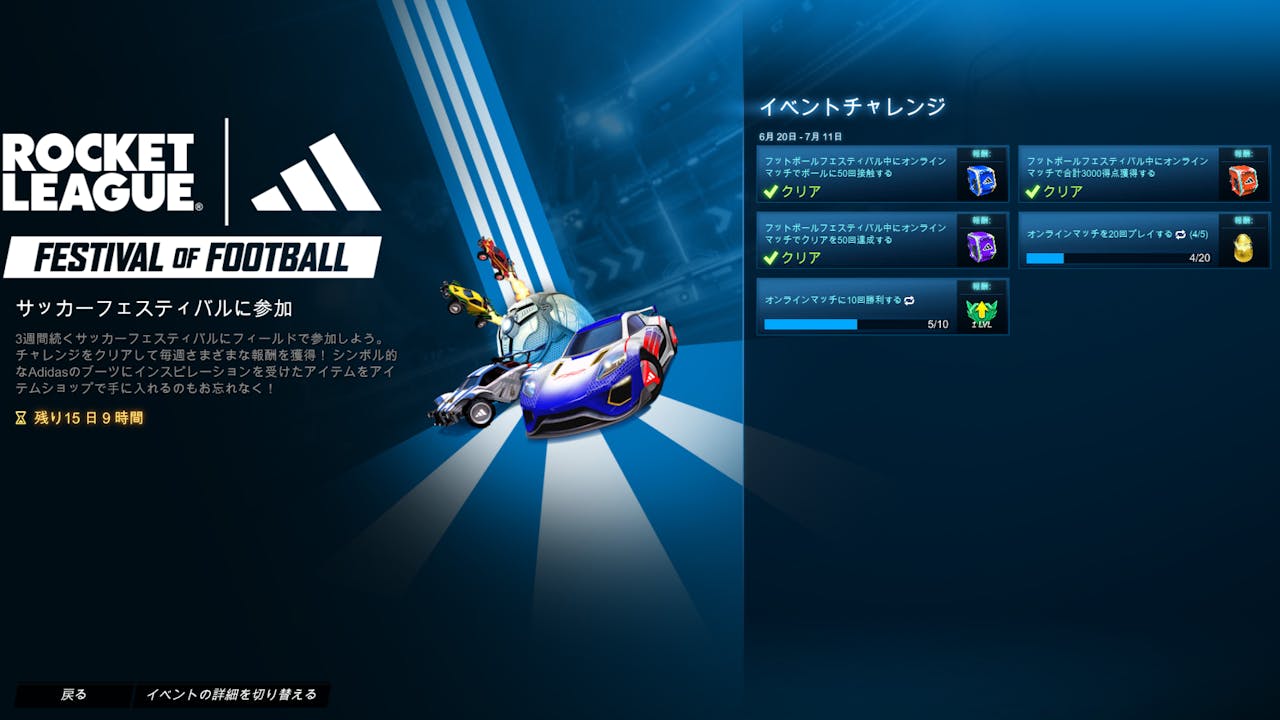
Task: Choose the 50 clears challenge row
Action: (x=856, y=240)
